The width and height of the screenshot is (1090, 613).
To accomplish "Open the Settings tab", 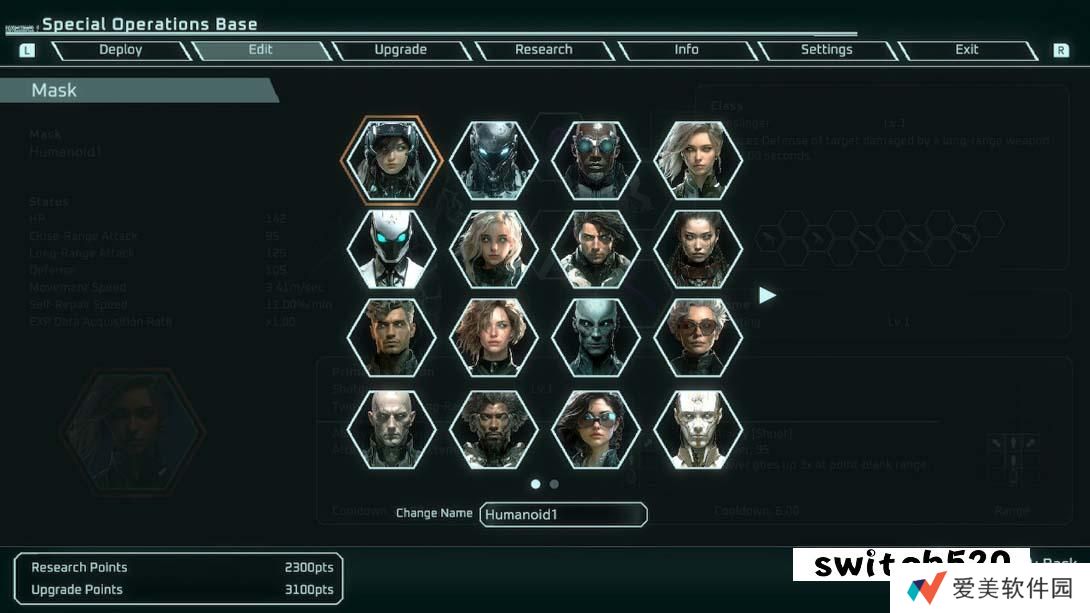I will click(x=826, y=50).
